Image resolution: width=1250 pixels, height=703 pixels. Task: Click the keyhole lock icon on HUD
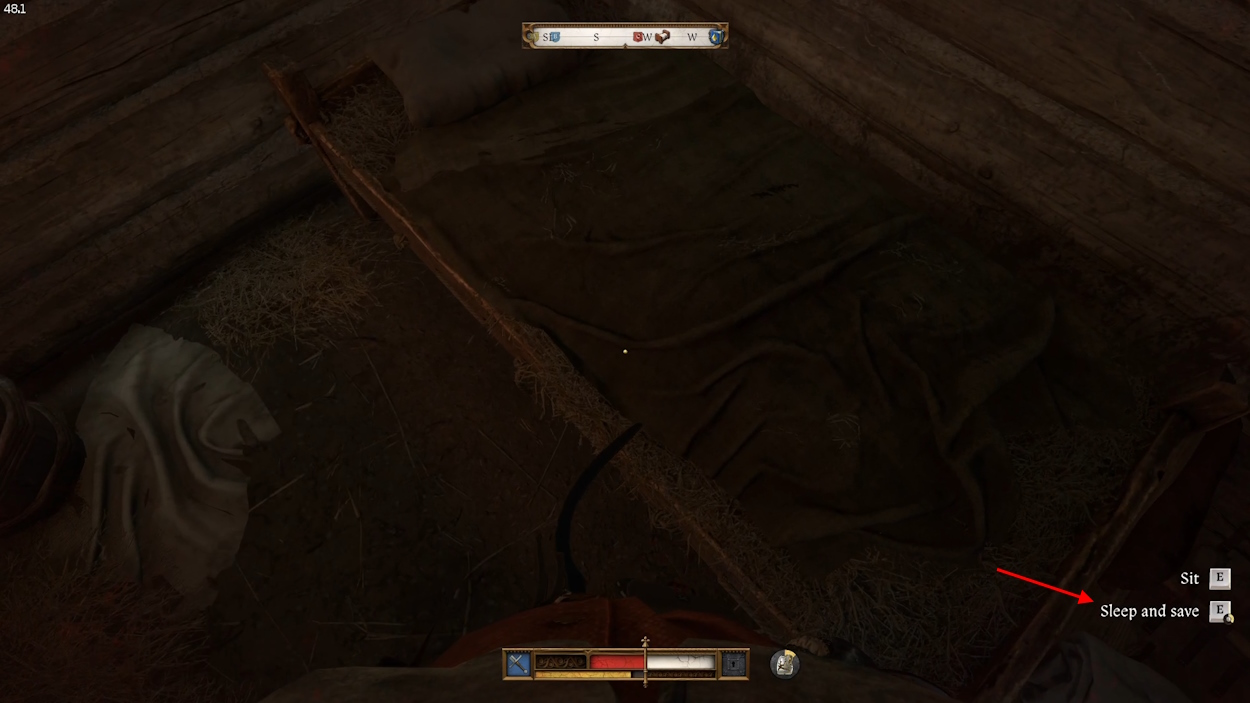click(734, 664)
